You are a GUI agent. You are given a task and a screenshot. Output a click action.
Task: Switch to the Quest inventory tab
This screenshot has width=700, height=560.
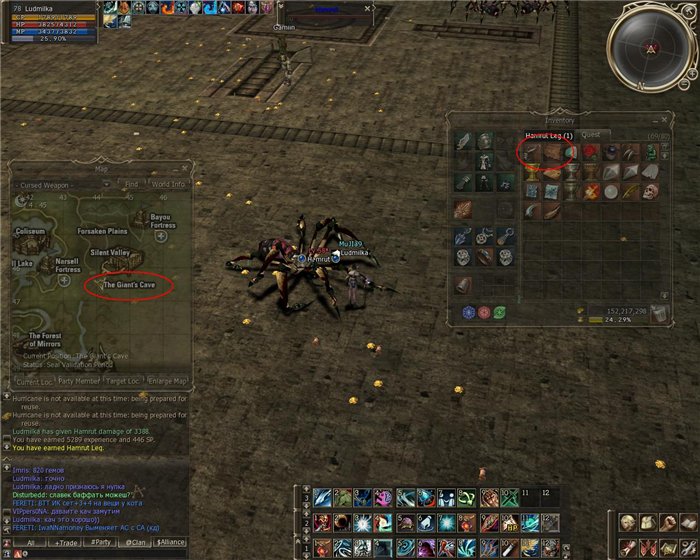coord(591,135)
